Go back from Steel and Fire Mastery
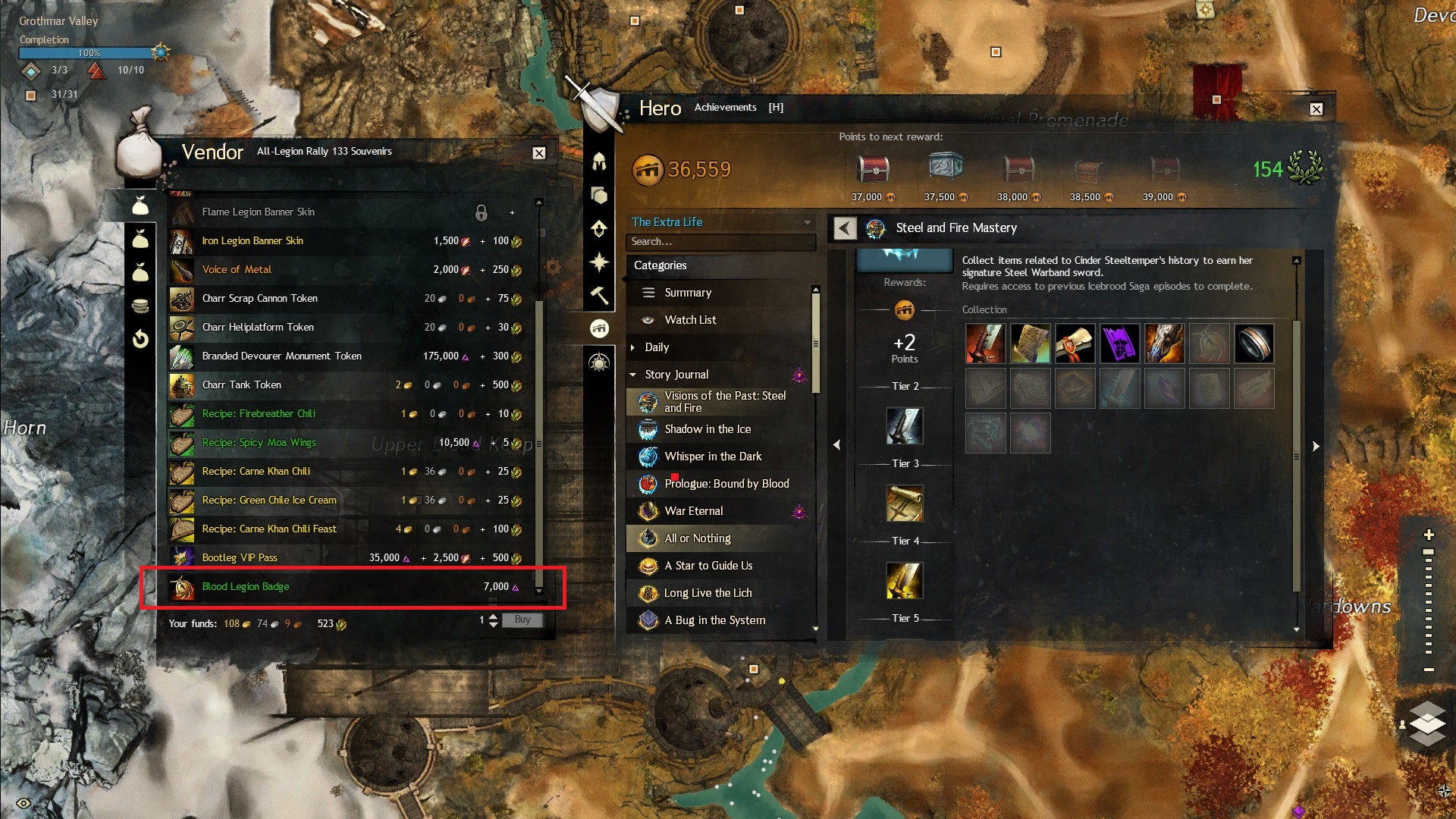The width and height of the screenshot is (1456, 819). (845, 228)
